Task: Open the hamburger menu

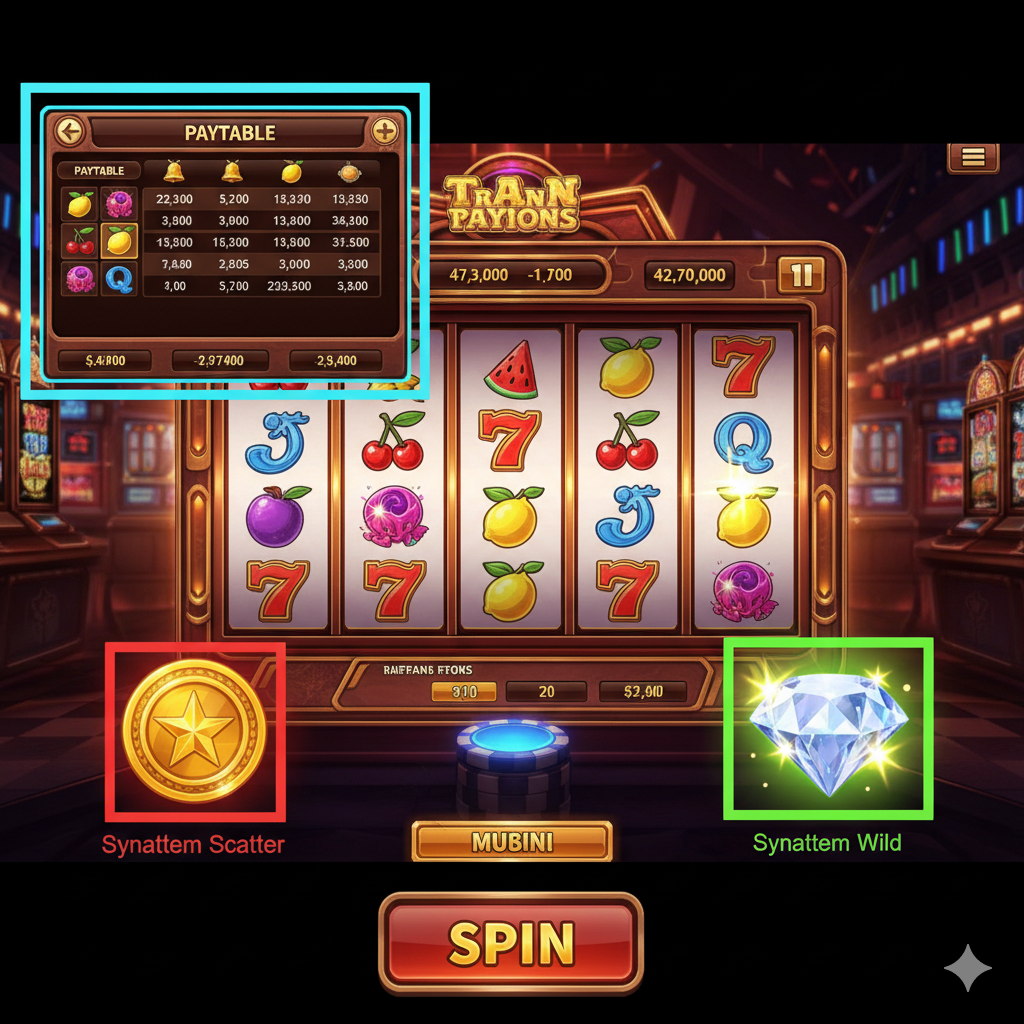Action: 973,157
